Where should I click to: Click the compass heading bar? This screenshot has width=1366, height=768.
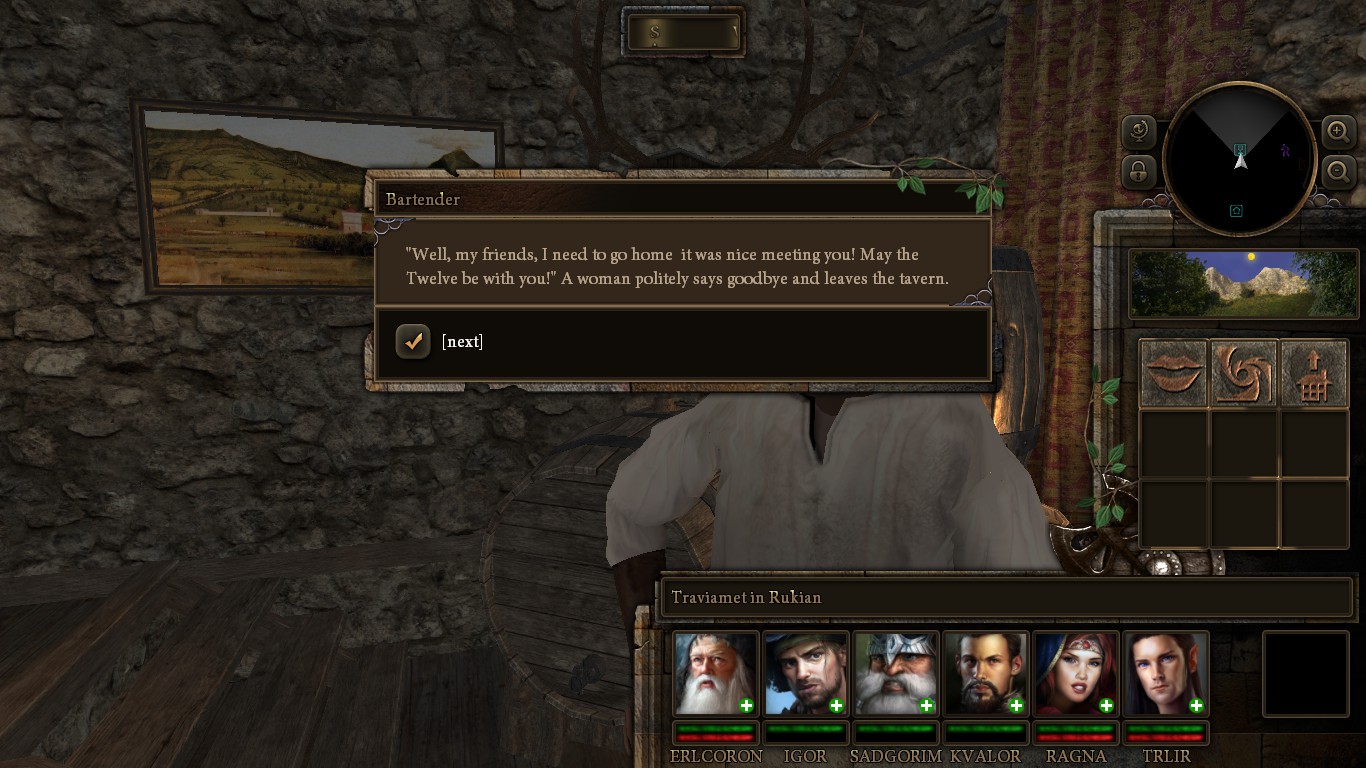pyautogui.click(x=684, y=33)
